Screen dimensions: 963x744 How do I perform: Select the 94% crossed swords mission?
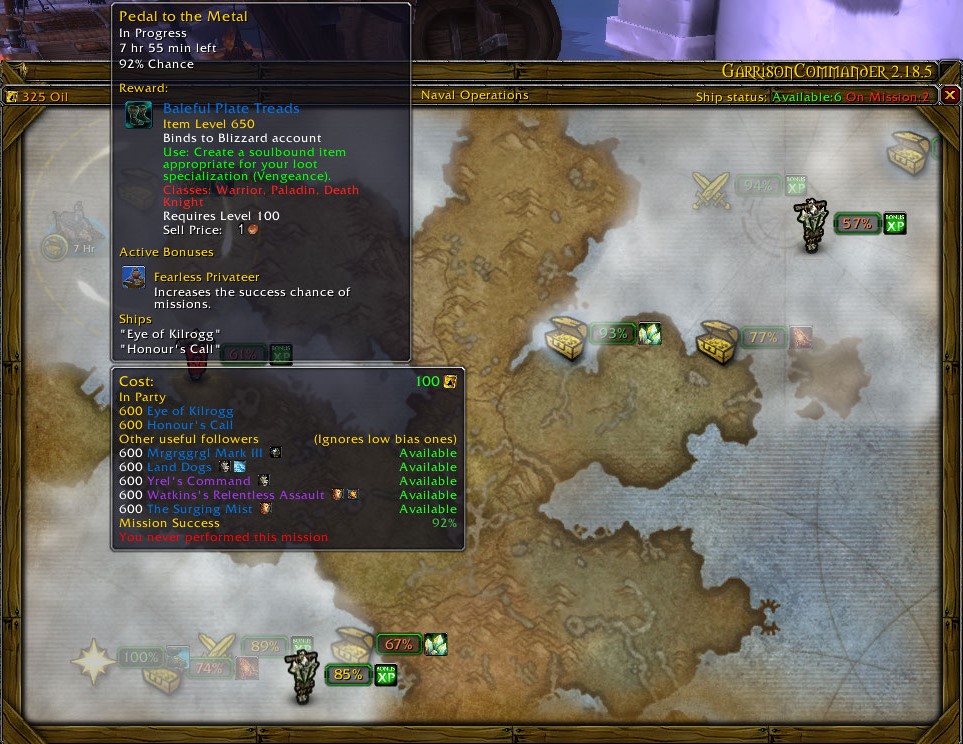click(x=712, y=189)
